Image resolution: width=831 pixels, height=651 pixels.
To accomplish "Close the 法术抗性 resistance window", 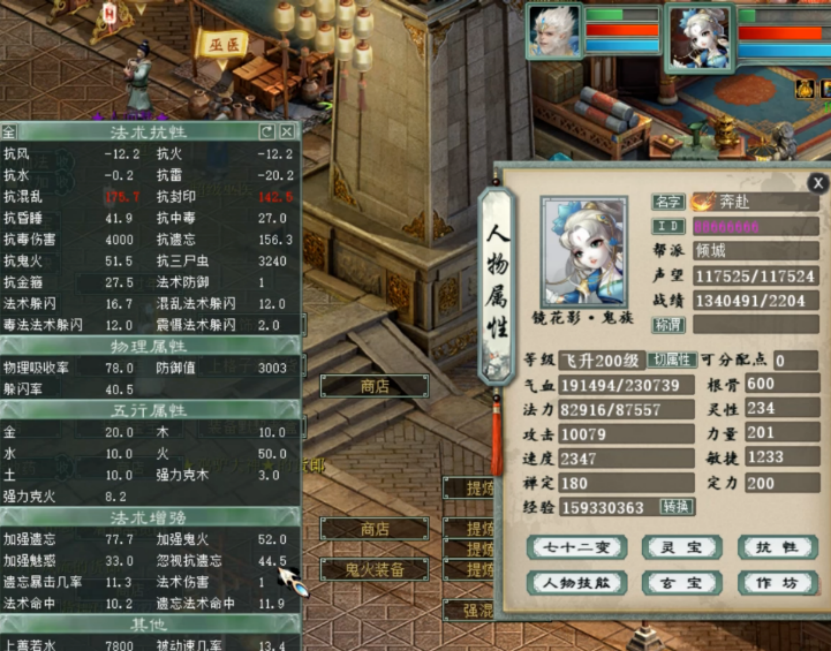I will tap(287, 131).
